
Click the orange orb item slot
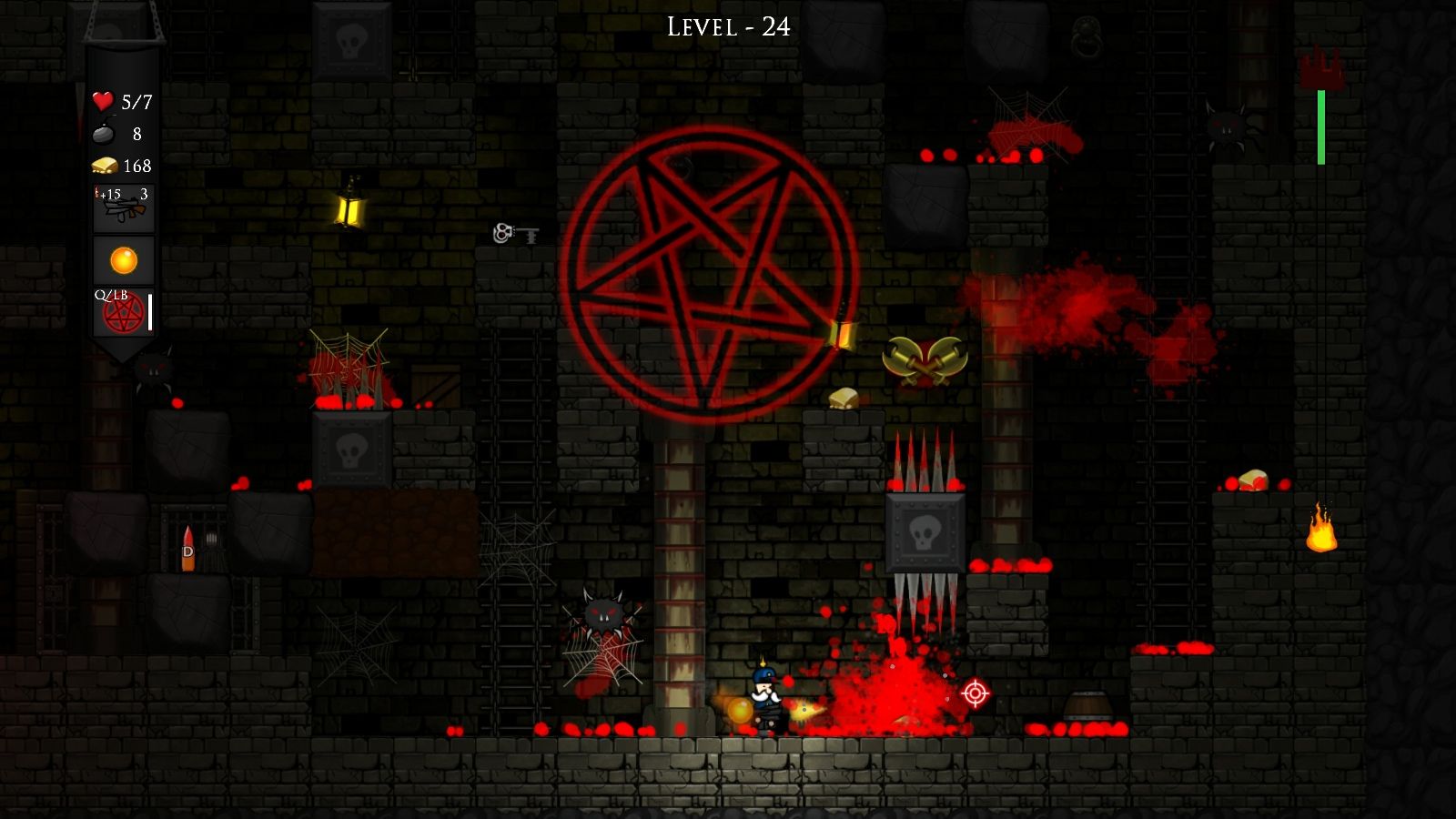(124, 259)
